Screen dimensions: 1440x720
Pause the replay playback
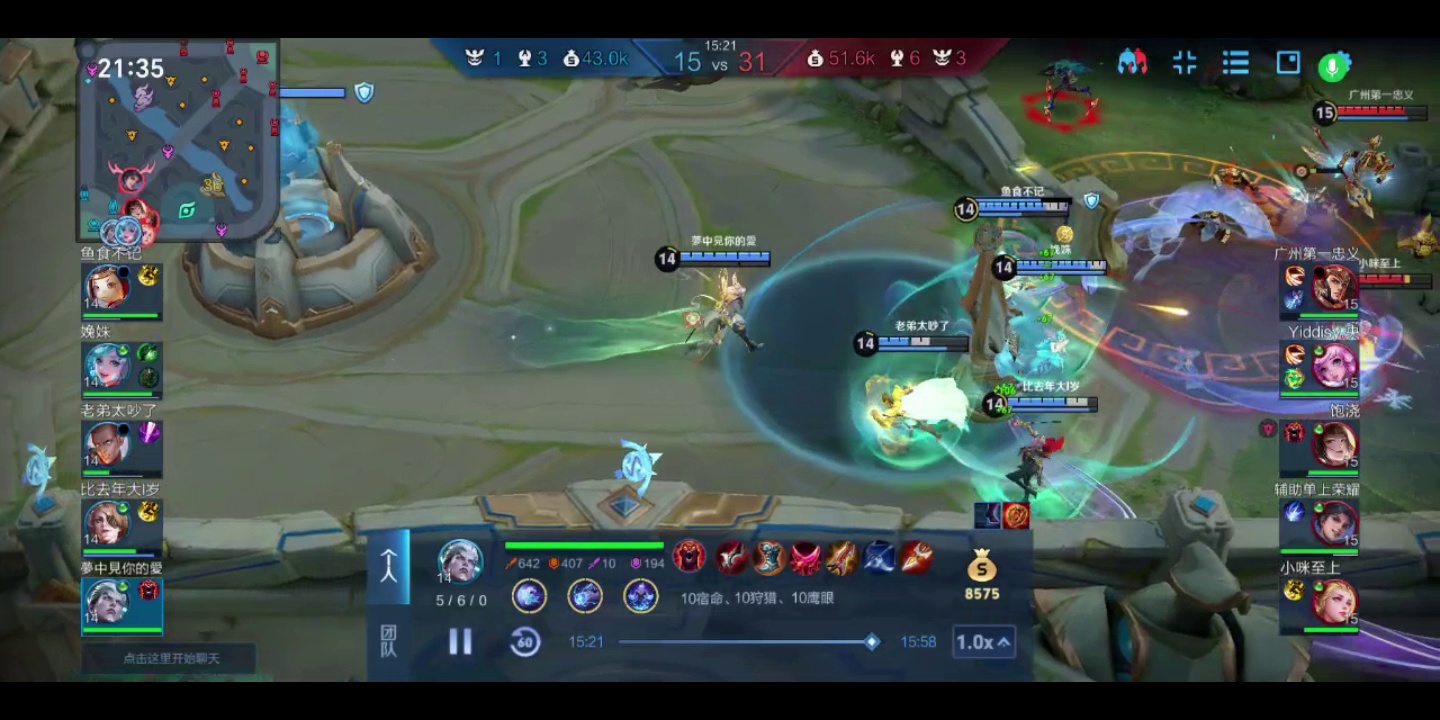[460, 642]
